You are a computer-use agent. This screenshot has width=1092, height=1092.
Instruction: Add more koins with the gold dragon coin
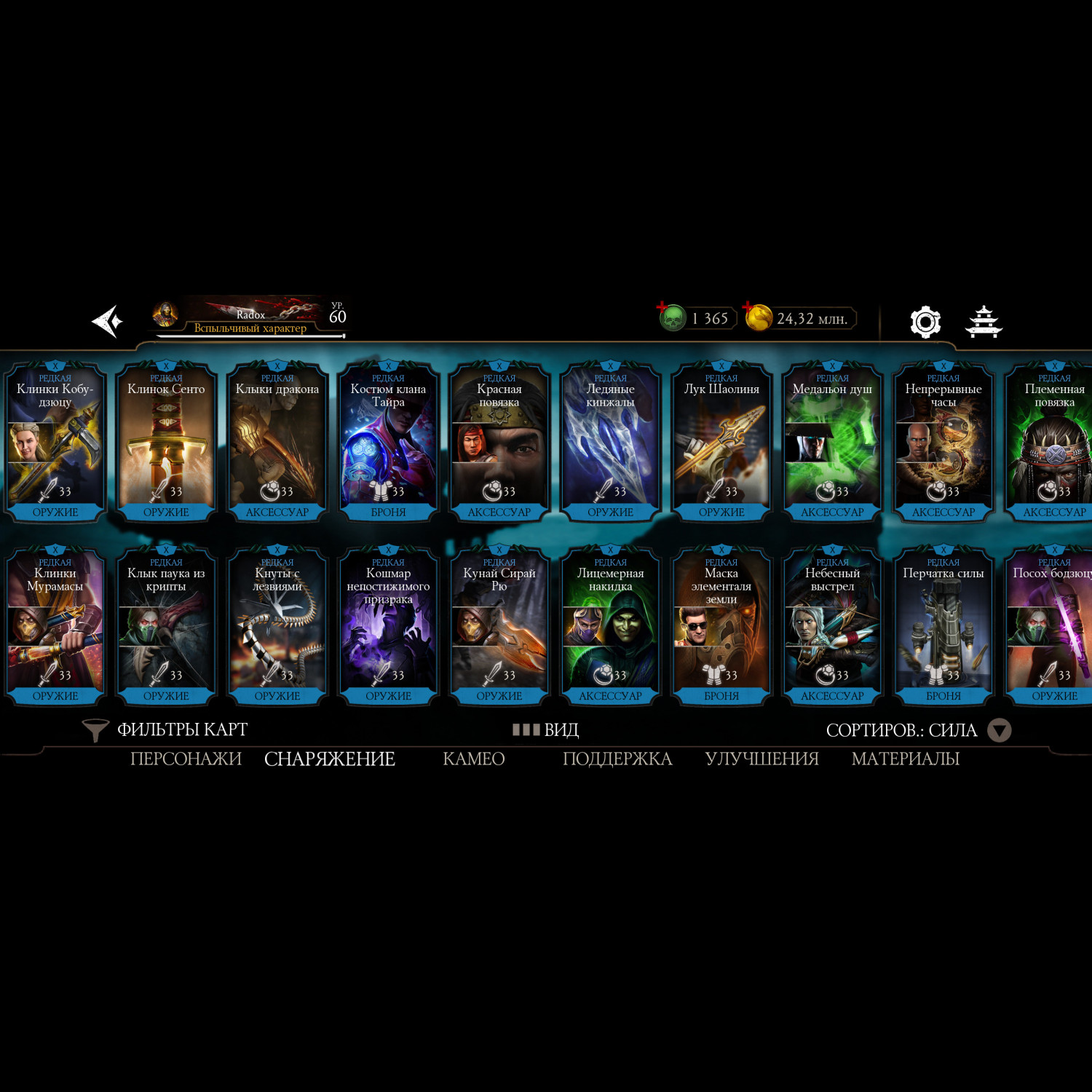pyautogui.click(x=759, y=318)
